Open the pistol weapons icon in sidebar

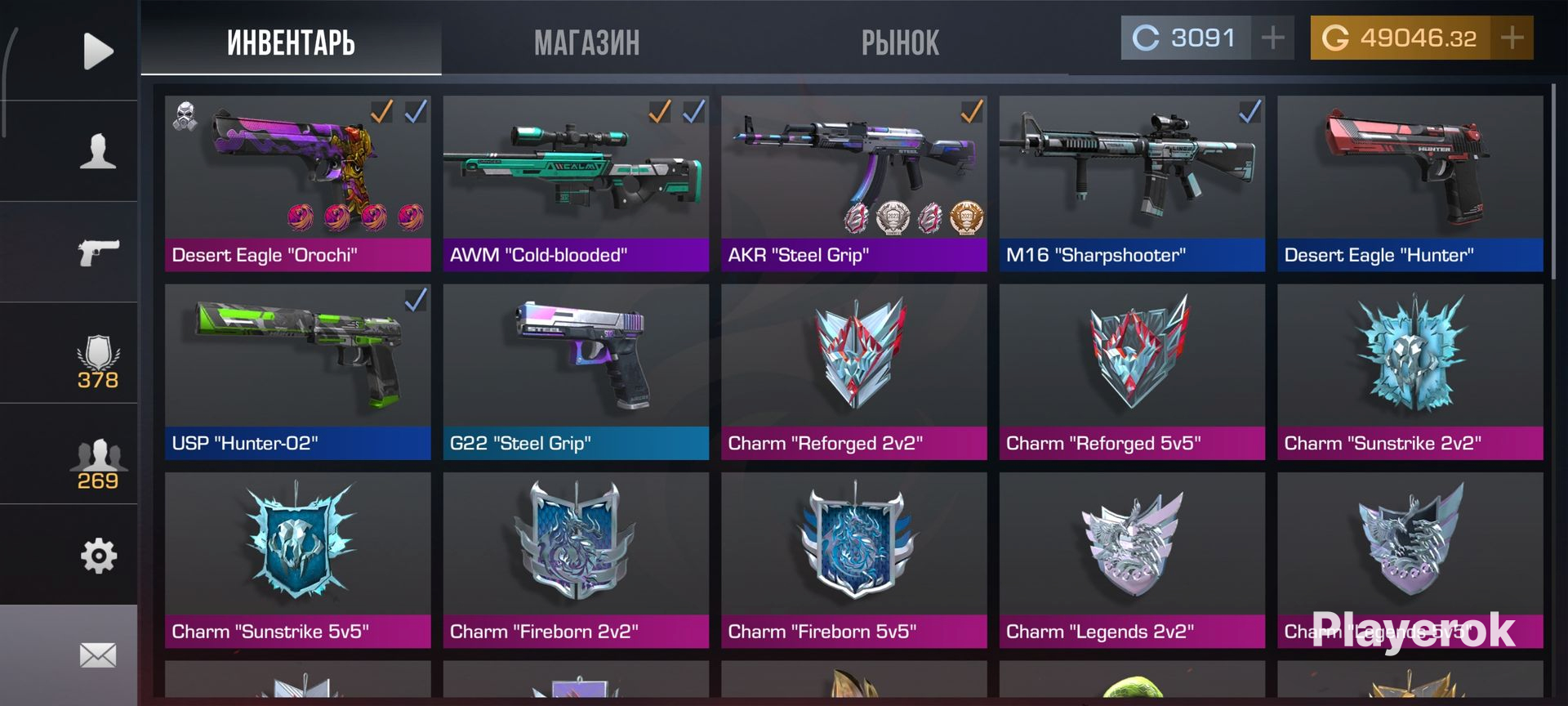[x=97, y=252]
